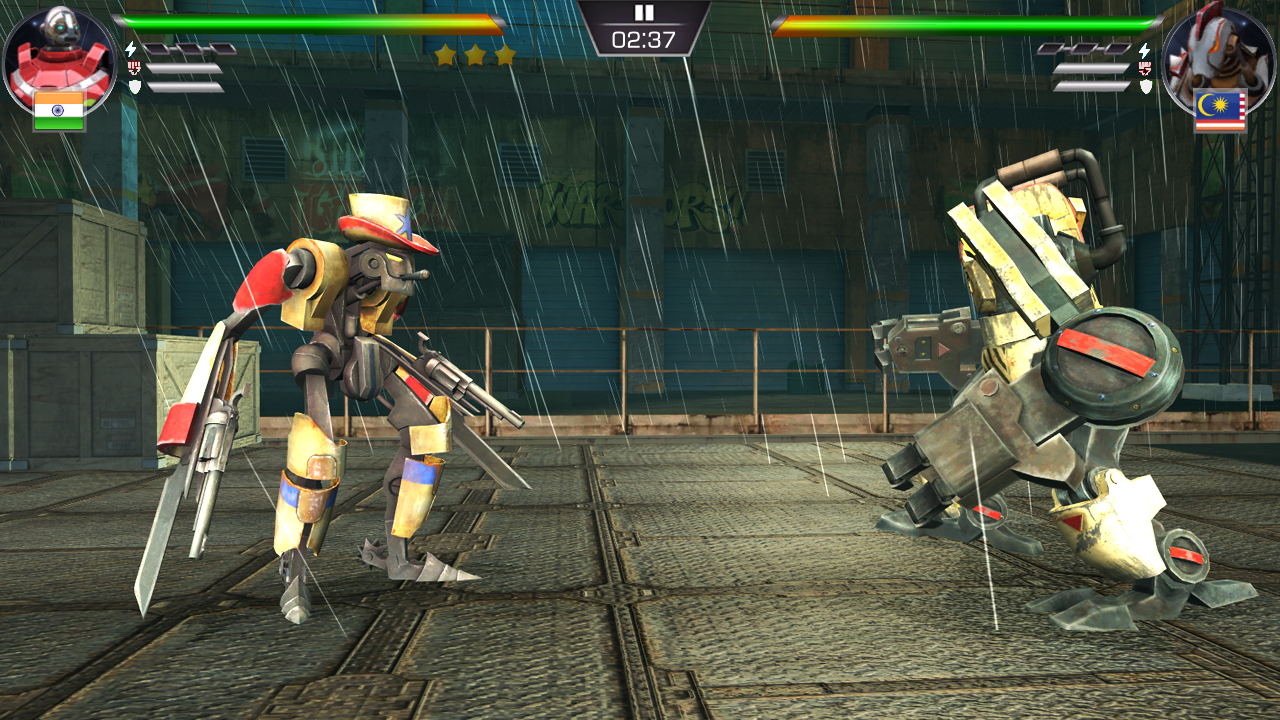The width and height of the screenshot is (1280, 720).
Task: Select the lightning energy icon near left health bar
Action: tap(132, 48)
